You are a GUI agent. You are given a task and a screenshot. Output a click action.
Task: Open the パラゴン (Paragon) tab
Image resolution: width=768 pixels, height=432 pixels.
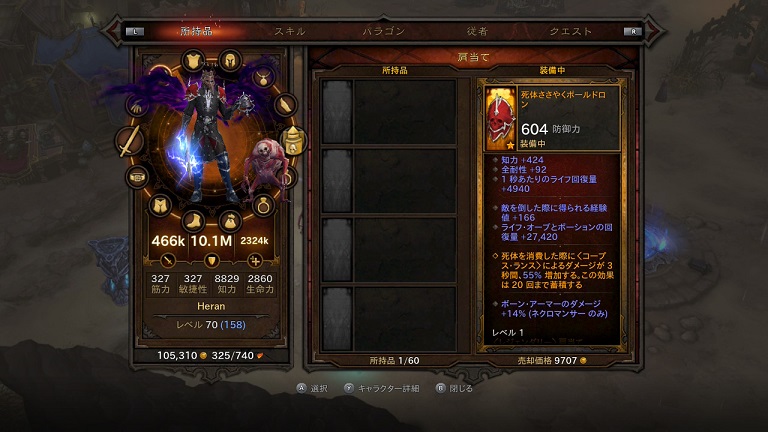coord(383,31)
